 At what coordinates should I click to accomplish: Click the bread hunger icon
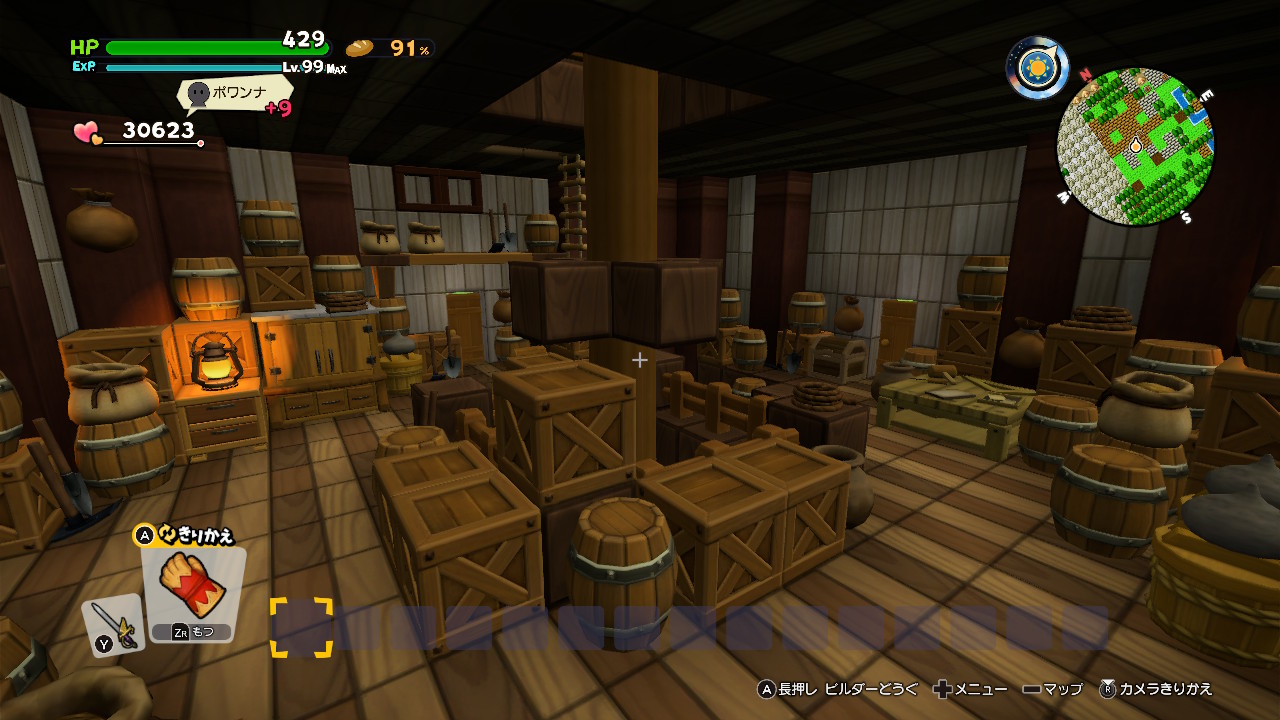coord(360,48)
